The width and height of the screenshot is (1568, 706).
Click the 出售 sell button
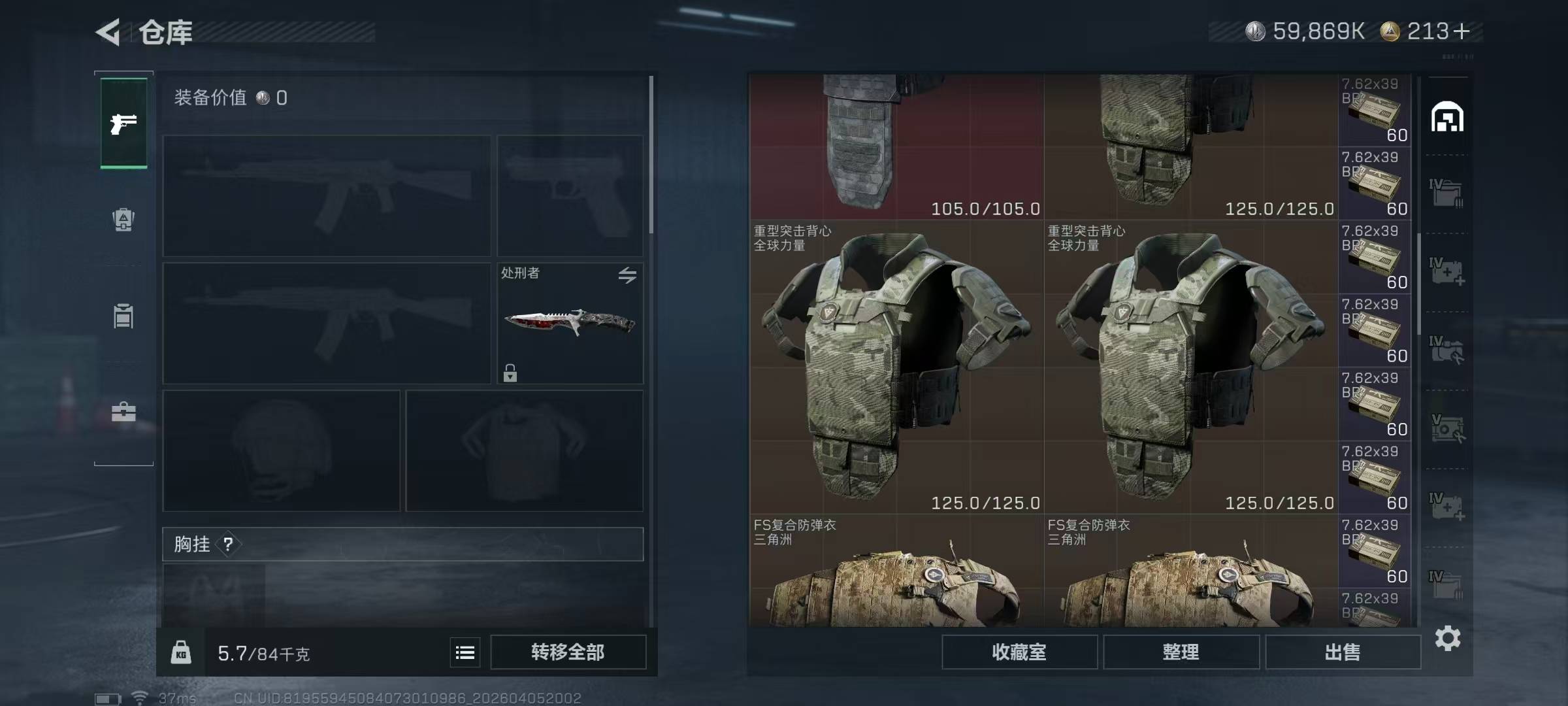coord(1343,652)
